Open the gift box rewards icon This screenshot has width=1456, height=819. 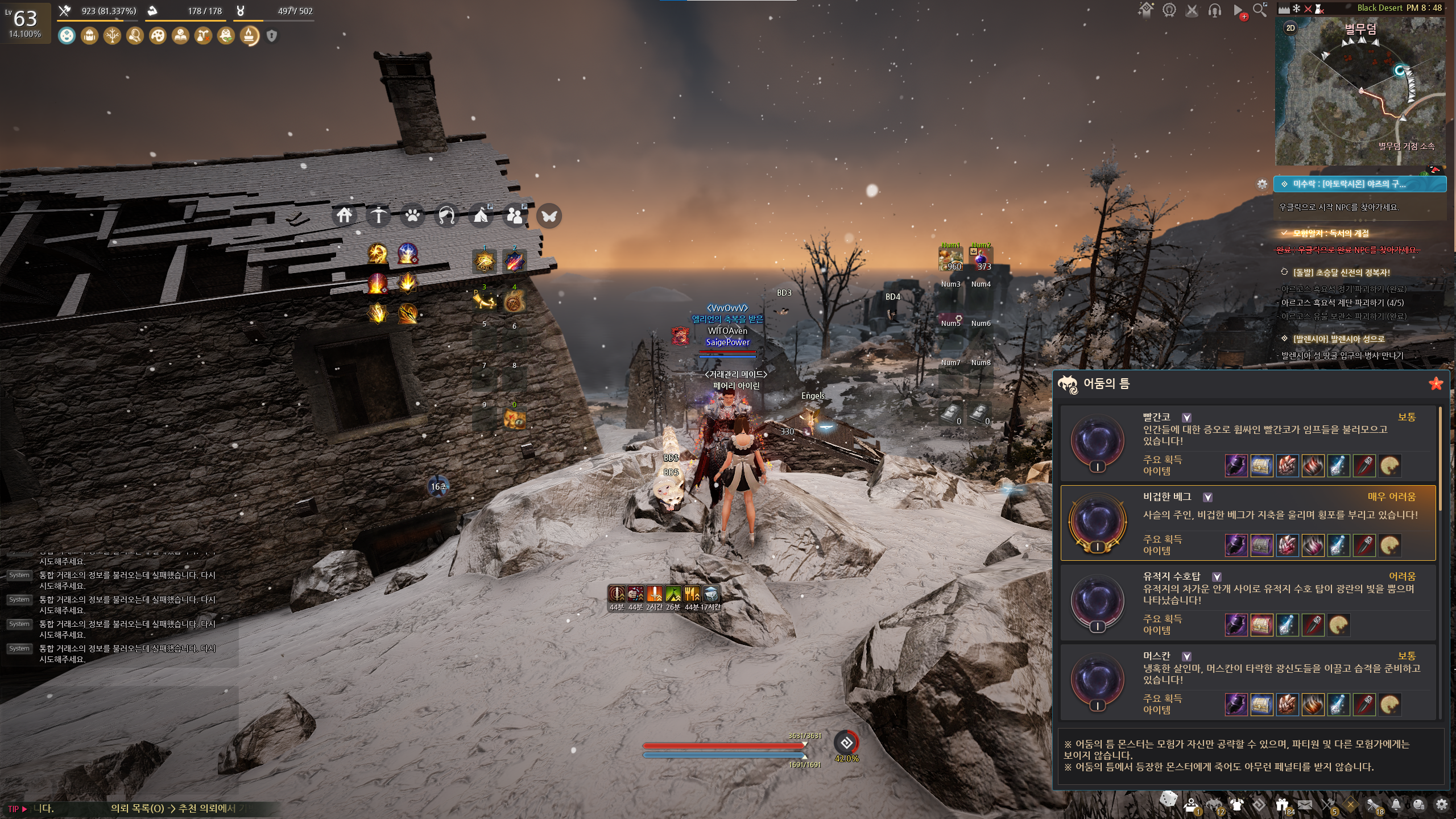coord(1281,805)
